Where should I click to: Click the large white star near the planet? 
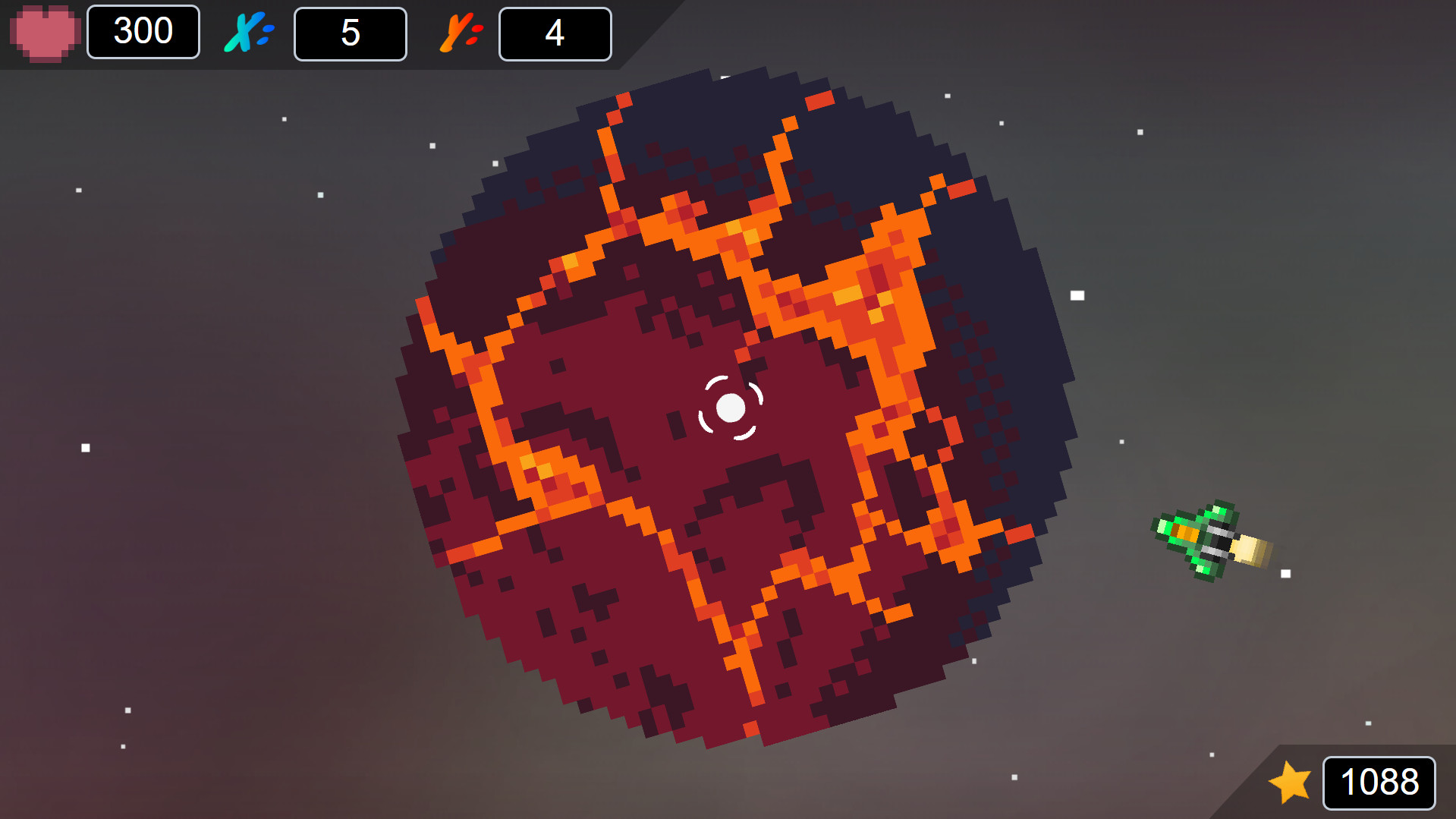[x=1077, y=296]
